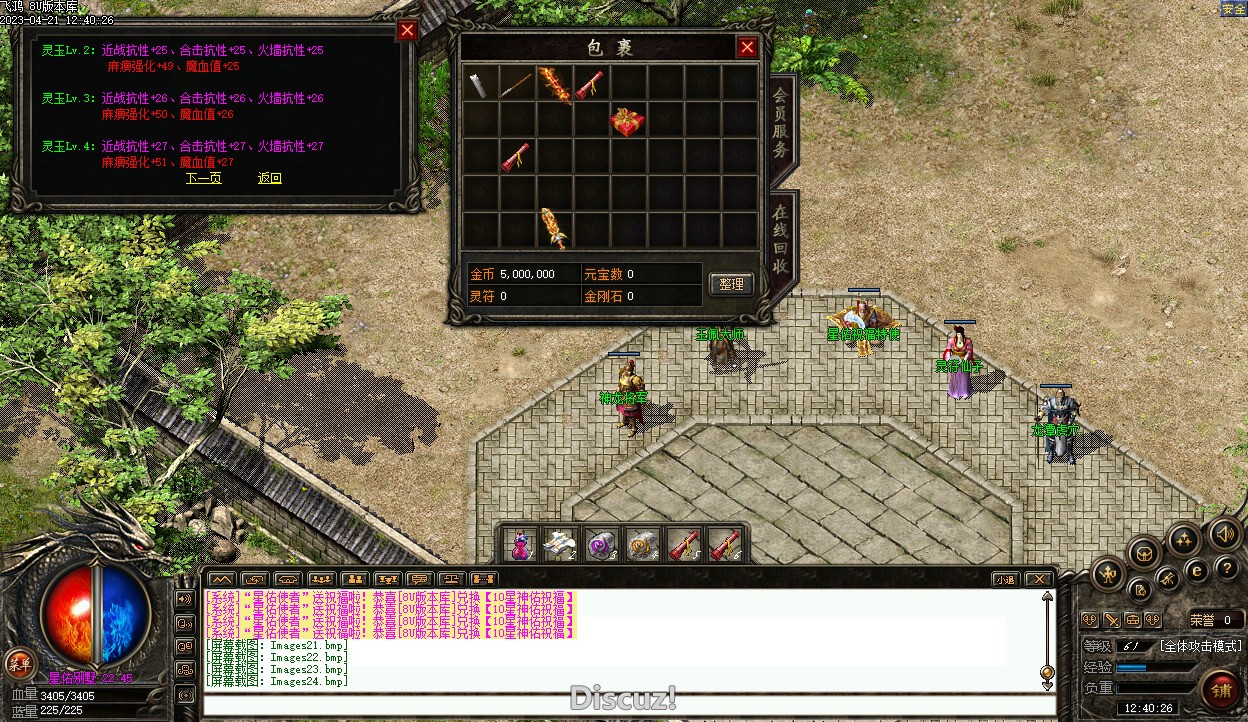
Task: Switch to the 在线回收 side tab
Action: click(x=781, y=240)
